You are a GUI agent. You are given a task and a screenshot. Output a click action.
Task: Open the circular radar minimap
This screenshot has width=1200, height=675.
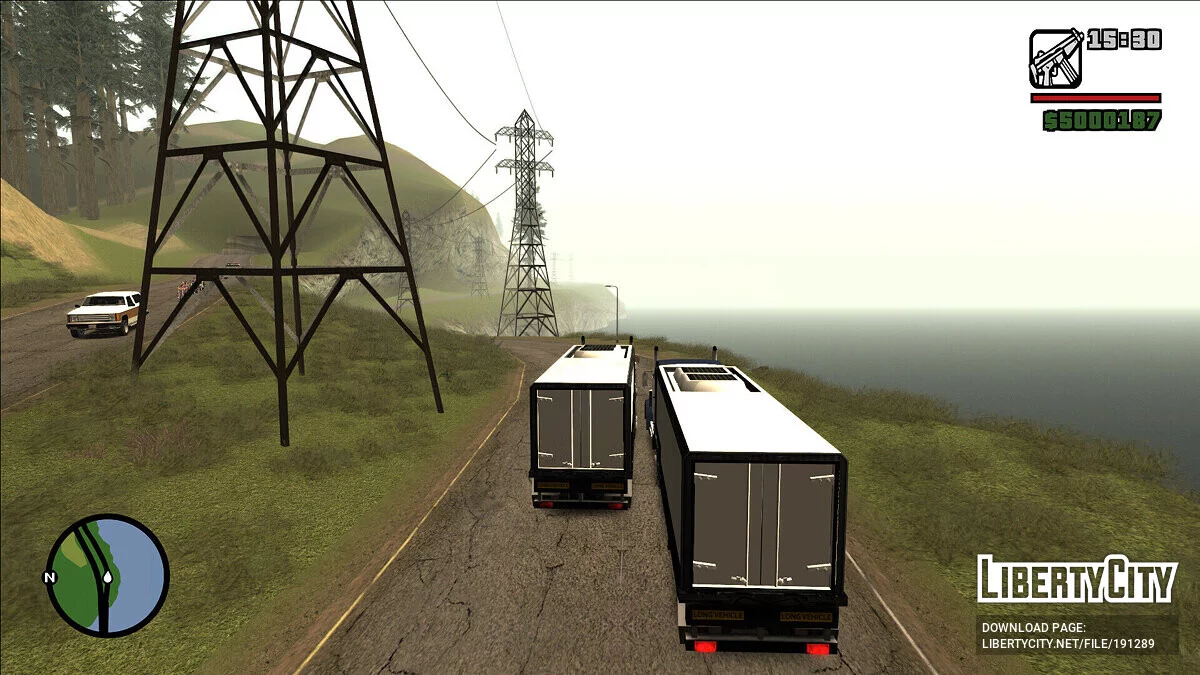click(x=108, y=575)
